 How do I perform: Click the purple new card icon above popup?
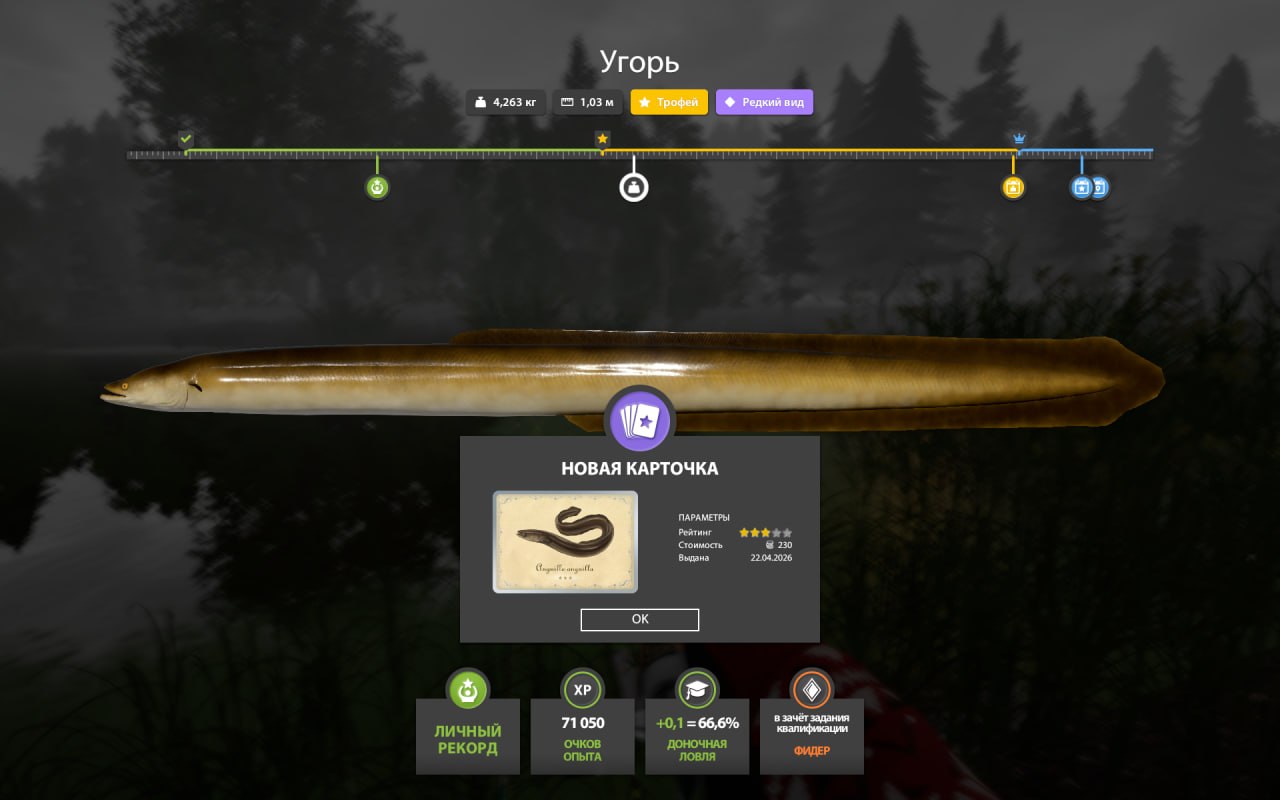[x=640, y=421]
